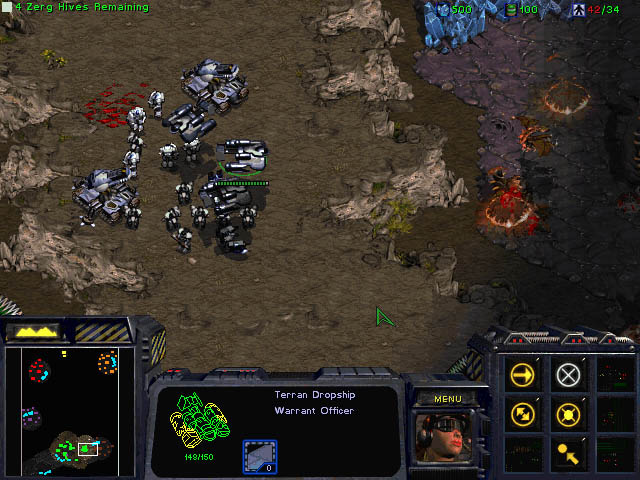Click the selected Dropship with the green health bar

[x=241, y=160]
